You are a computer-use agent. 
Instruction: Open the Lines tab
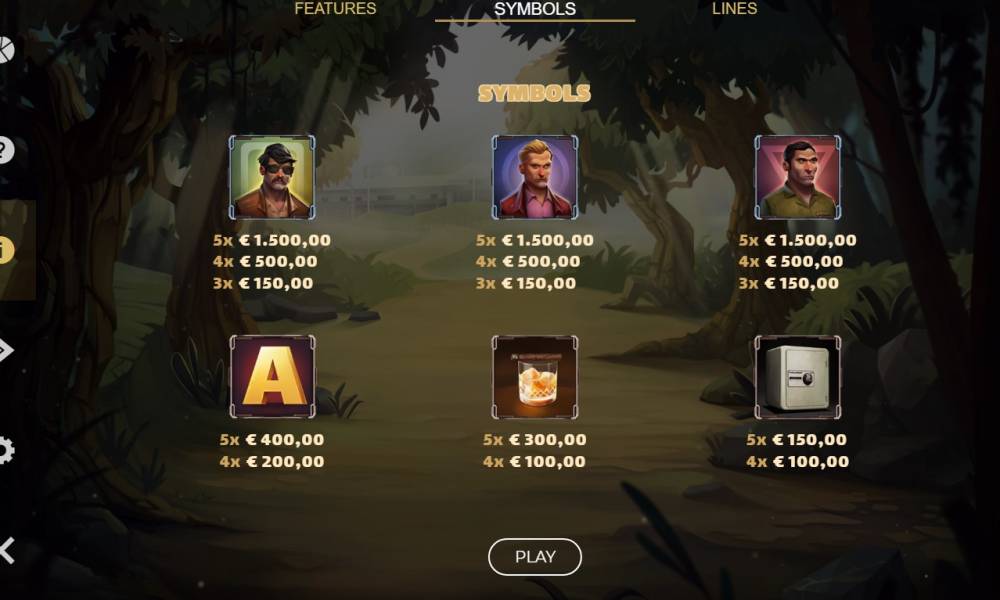(x=734, y=9)
